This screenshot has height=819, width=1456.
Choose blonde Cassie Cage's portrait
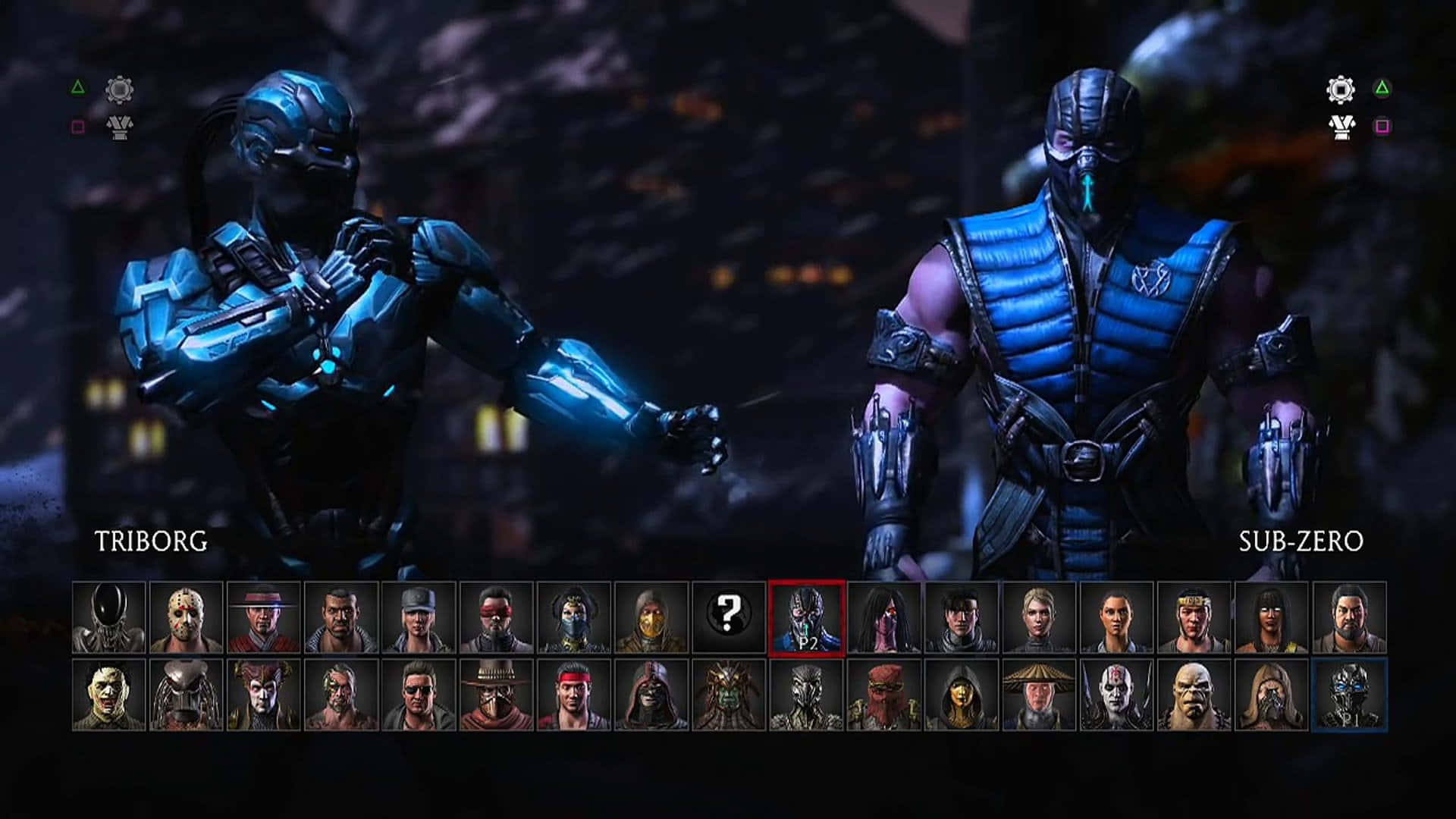[1039, 617]
